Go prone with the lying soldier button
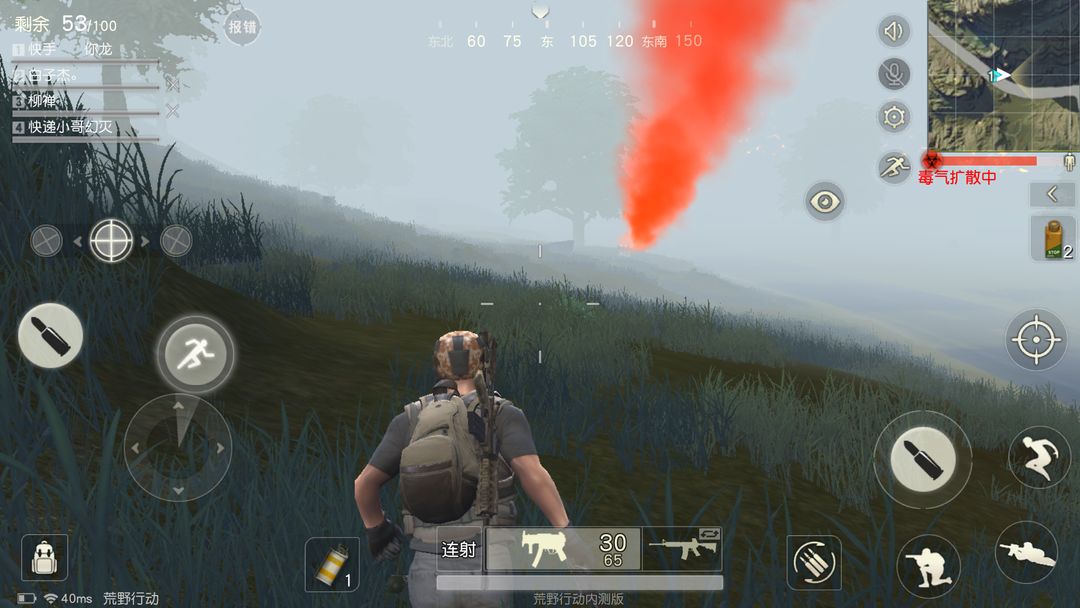The width and height of the screenshot is (1080, 608). tap(1026, 552)
